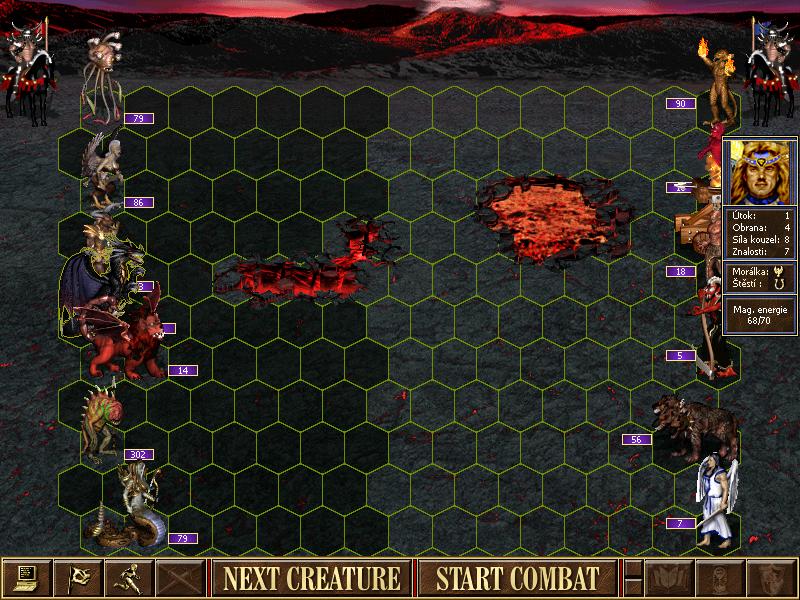800x600 pixels.
Task: Click the greyed-out spellbook button
Action: tap(667, 577)
